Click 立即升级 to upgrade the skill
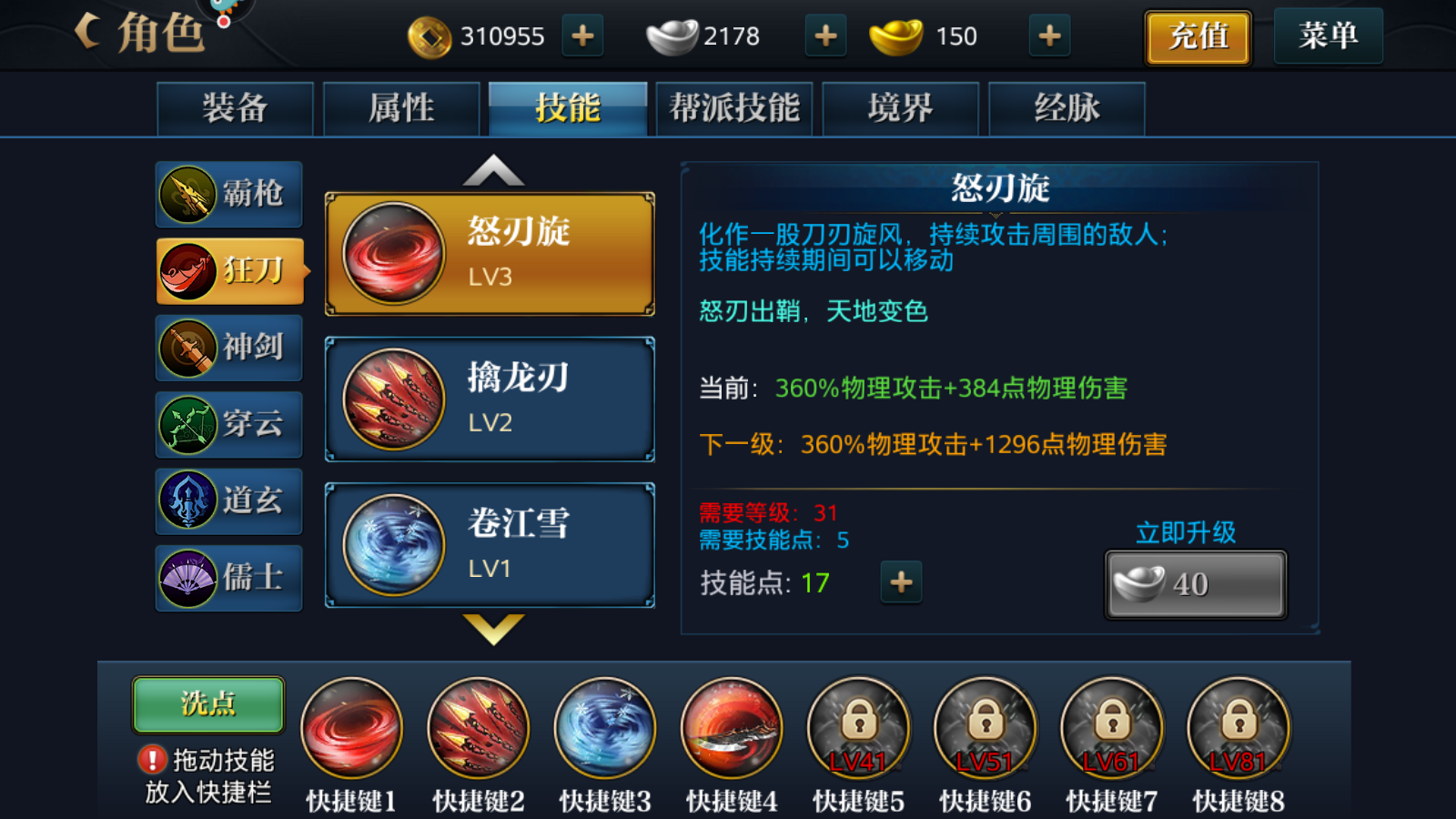The image size is (1456, 819). pyautogui.click(x=1195, y=583)
